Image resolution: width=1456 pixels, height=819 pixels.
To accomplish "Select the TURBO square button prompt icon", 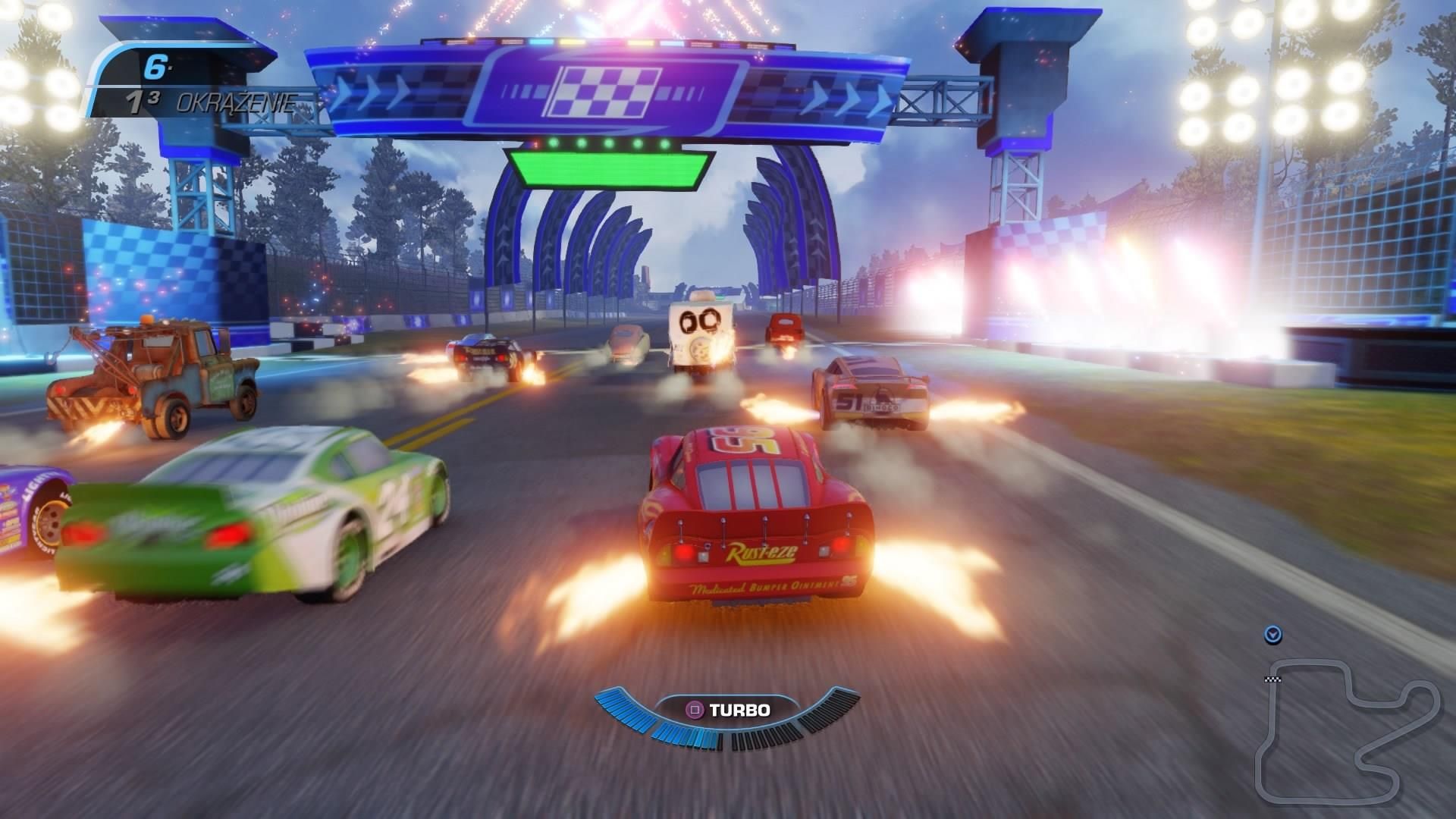I will coord(695,710).
